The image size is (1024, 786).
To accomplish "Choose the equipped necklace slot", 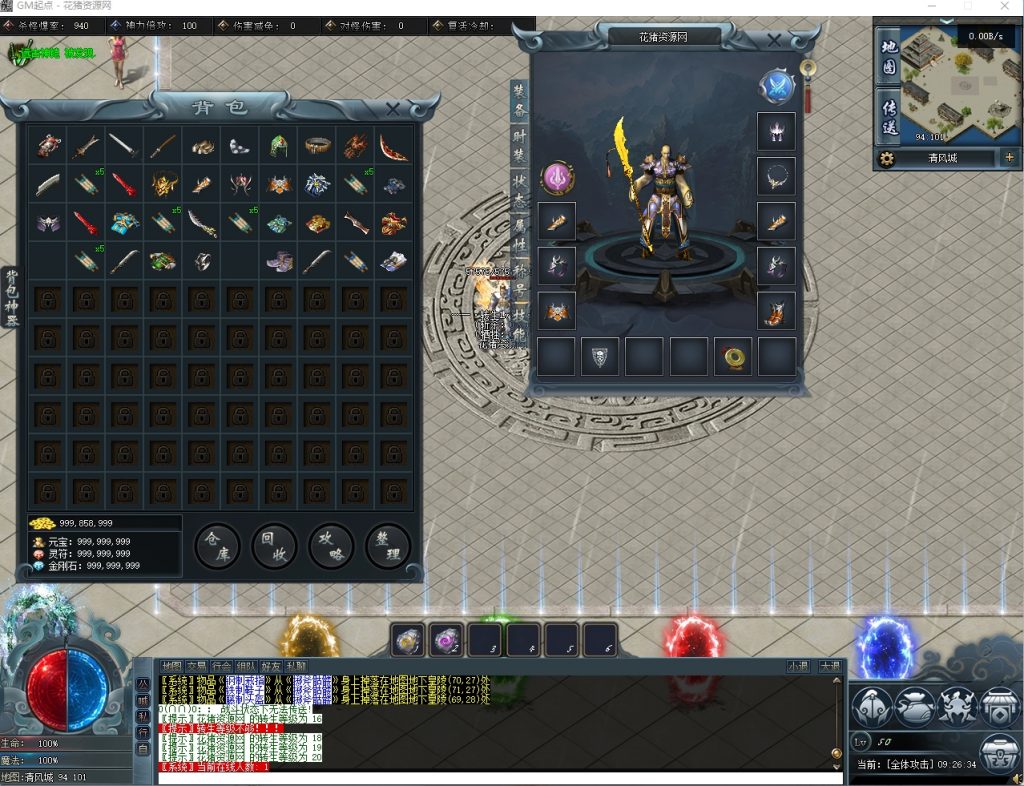I will (x=776, y=176).
